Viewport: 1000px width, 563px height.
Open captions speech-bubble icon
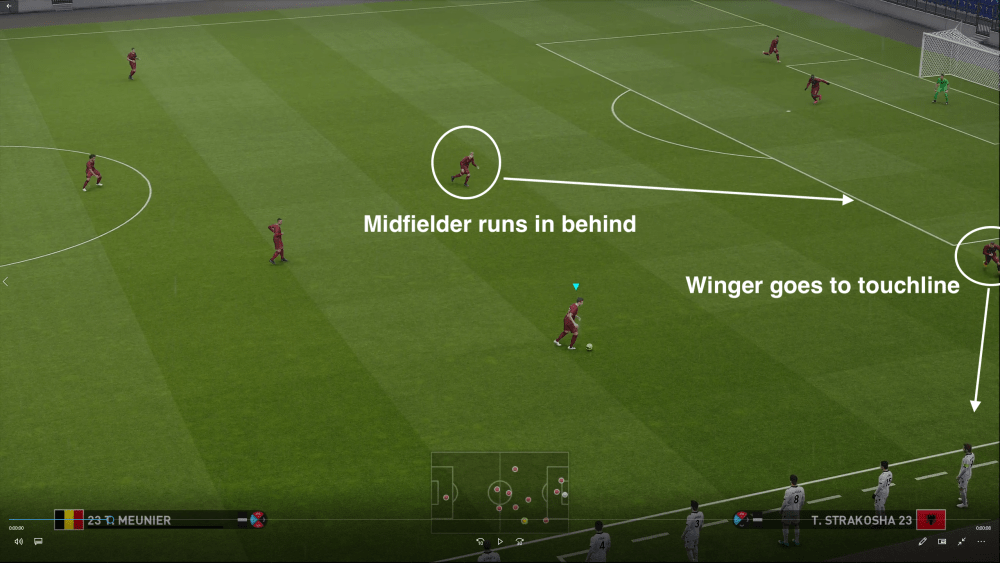pos(38,541)
